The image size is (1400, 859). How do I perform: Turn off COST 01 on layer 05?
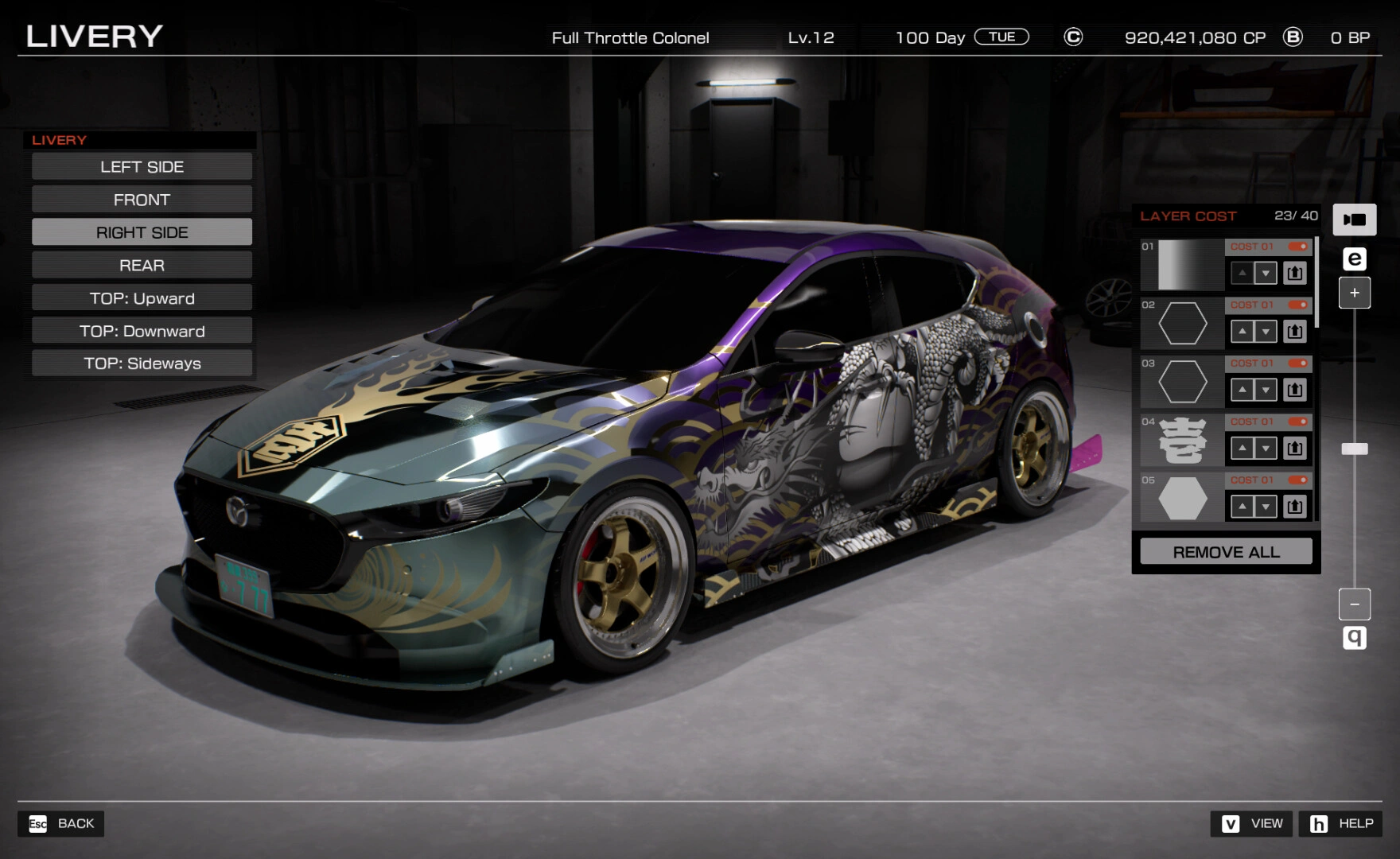(x=1298, y=480)
